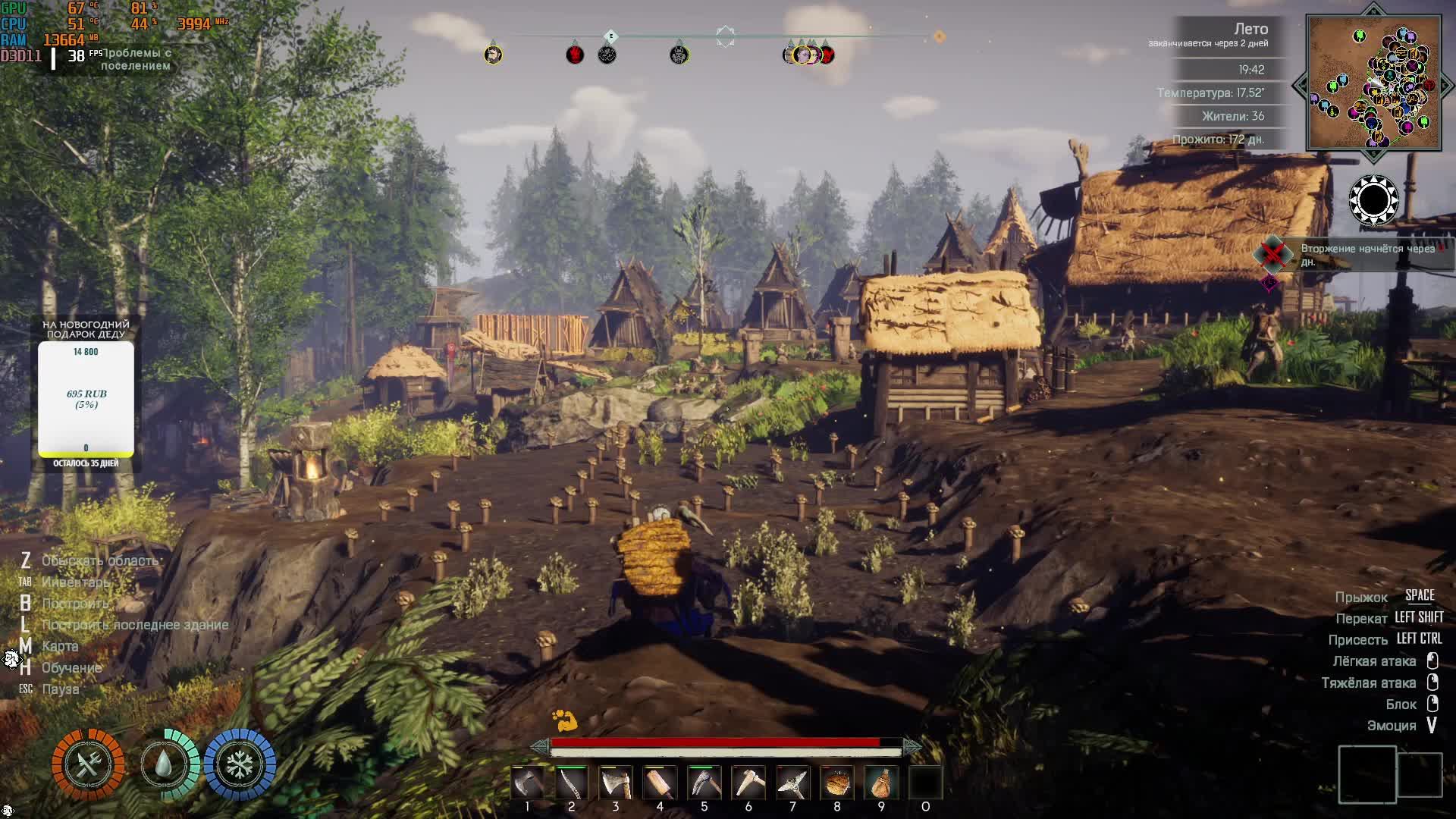Choose the battle axe in slot 3
This screenshot has width=1456, height=819.
(x=616, y=783)
